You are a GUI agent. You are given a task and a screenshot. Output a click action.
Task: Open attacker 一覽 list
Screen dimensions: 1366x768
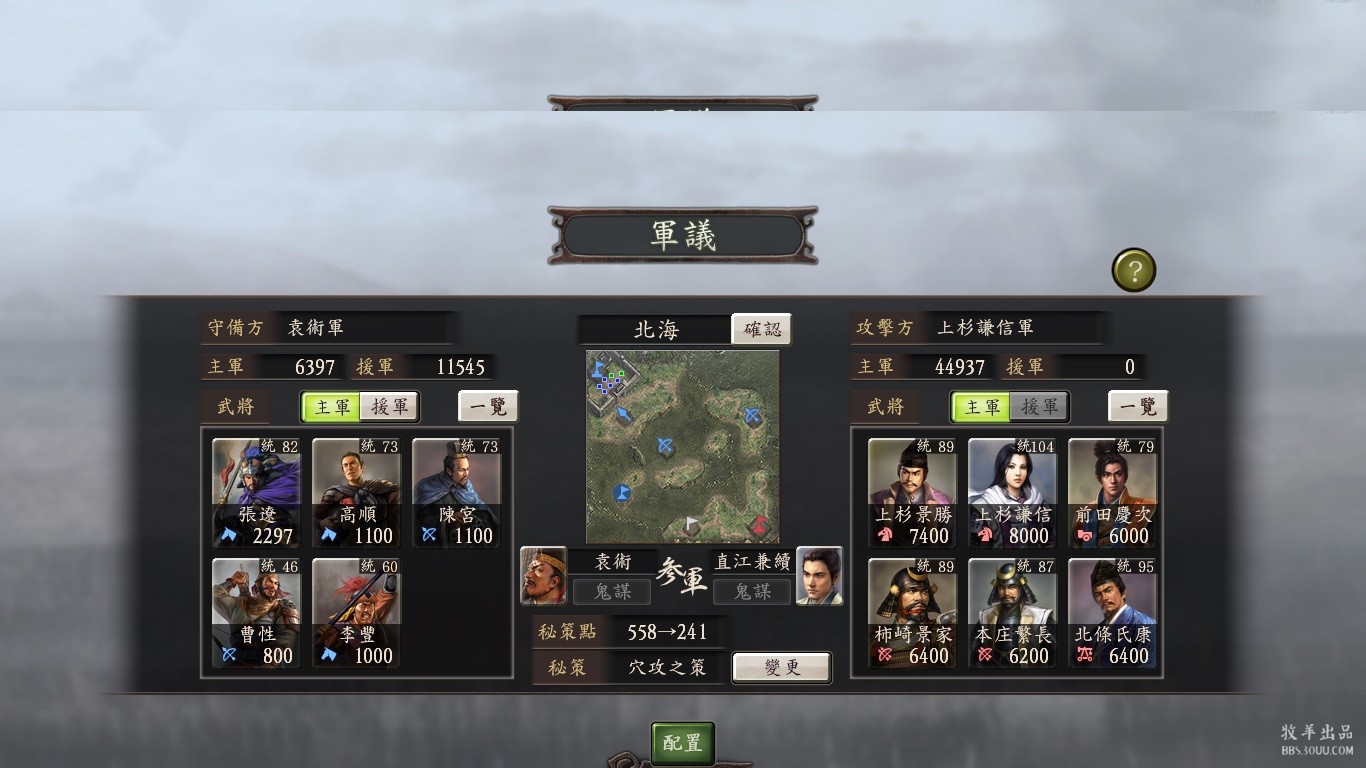coord(1138,407)
